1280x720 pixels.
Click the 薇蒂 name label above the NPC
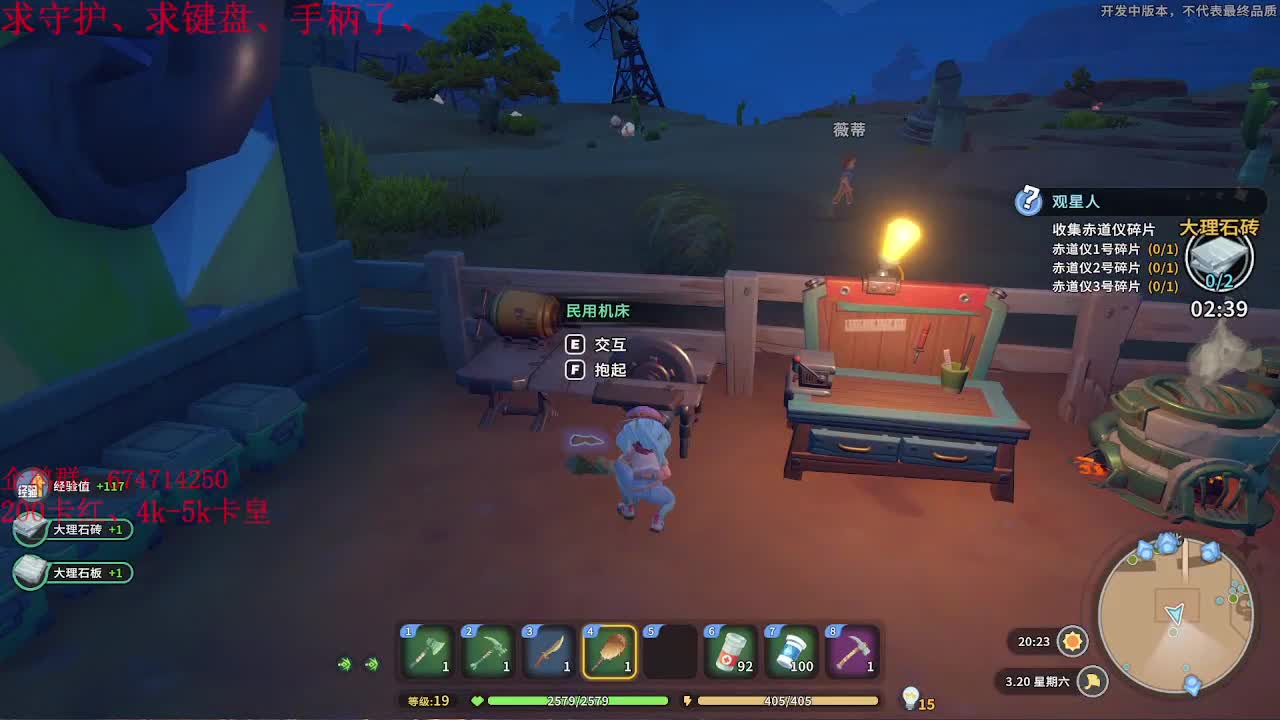(x=851, y=130)
